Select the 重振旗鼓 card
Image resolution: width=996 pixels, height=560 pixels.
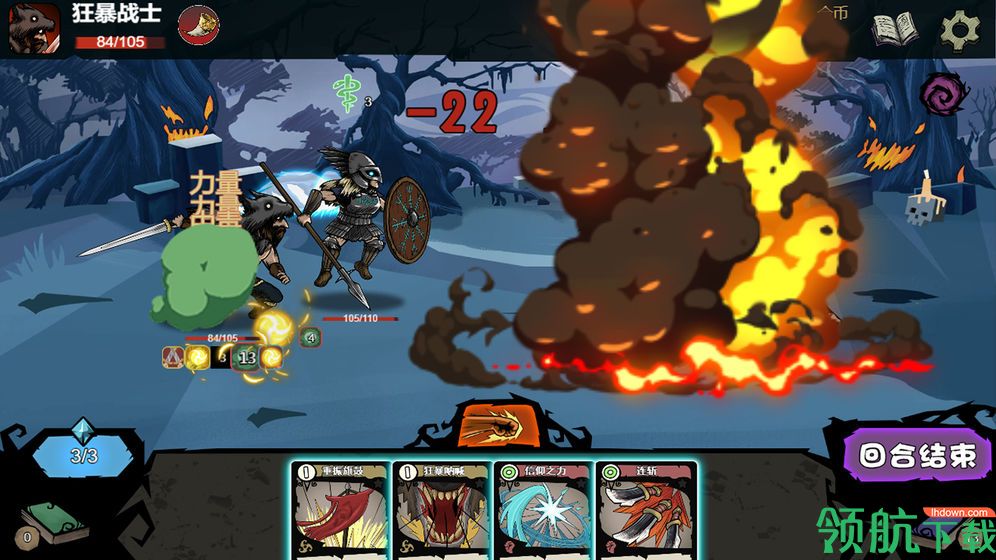pos(340,510)
